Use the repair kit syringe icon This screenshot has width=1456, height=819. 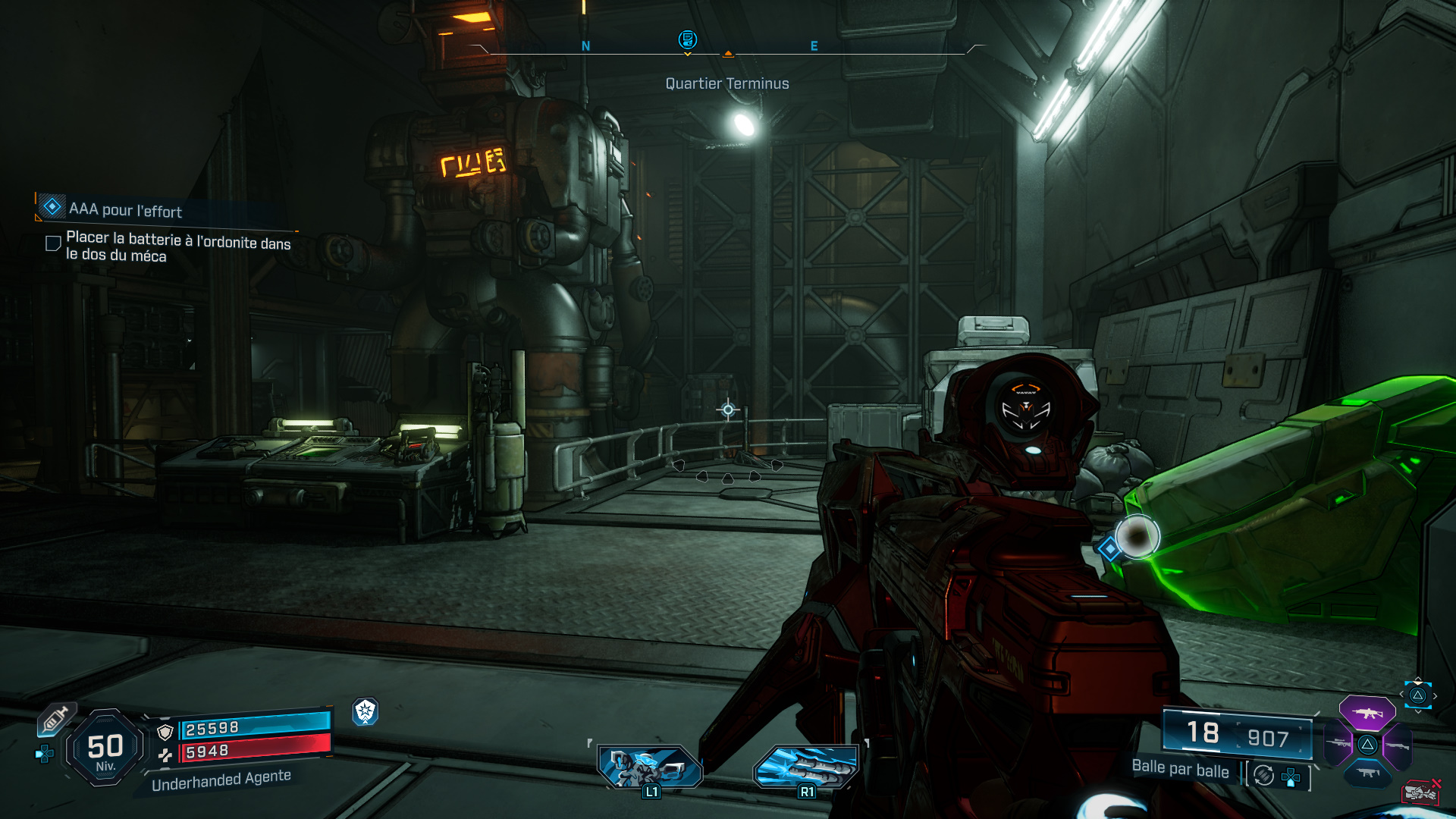coord(55,719)
